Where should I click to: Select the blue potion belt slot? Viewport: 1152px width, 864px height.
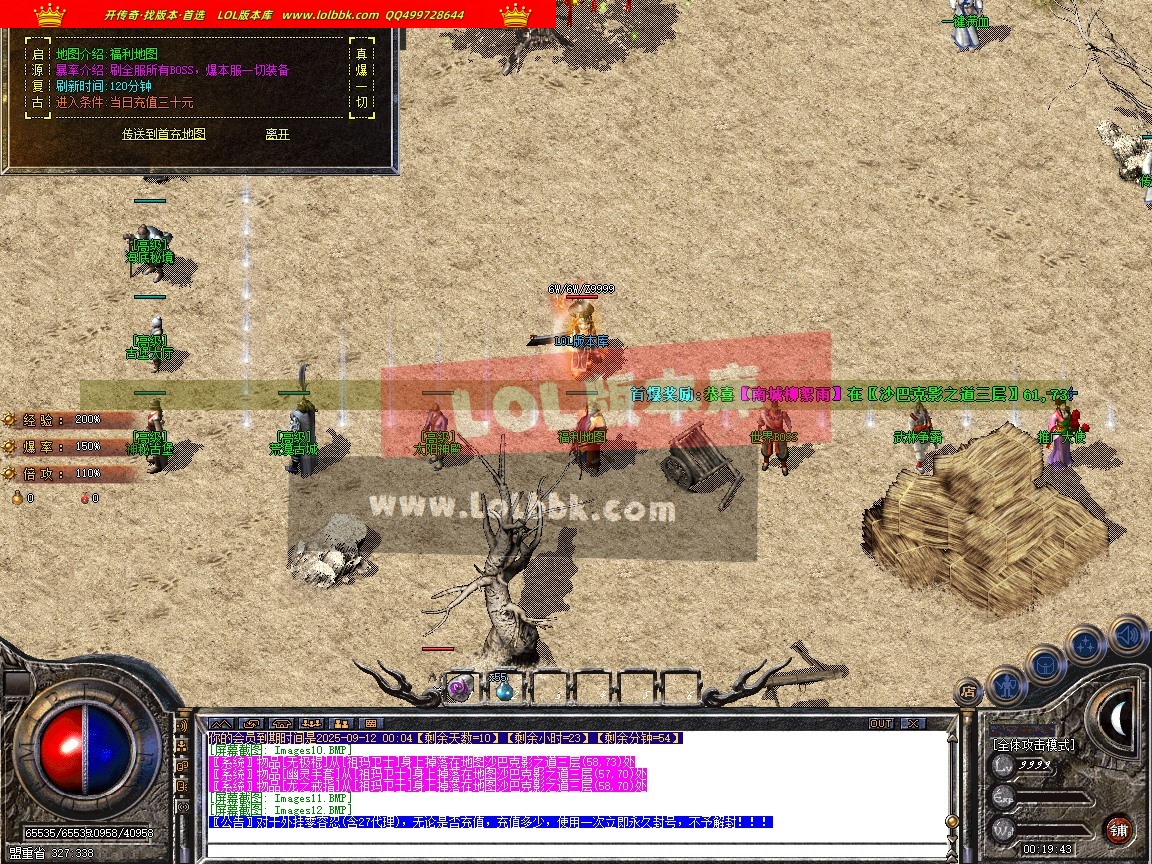[503, 688]
